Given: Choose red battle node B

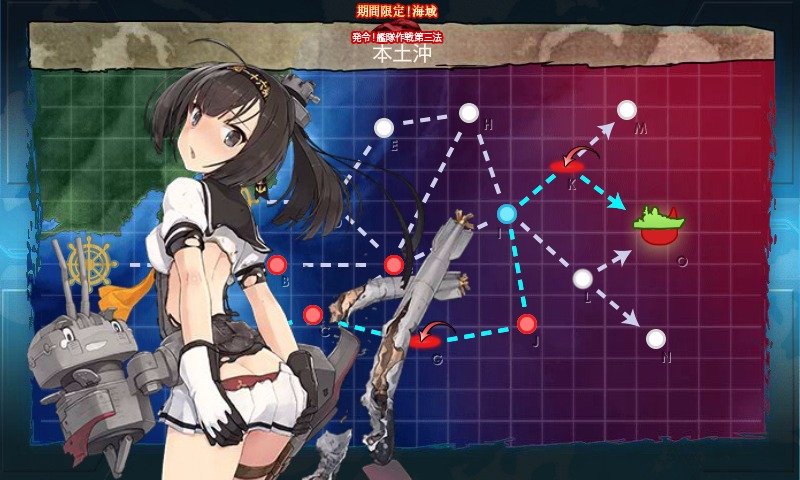Looking at the screenshot, I should click(277, 265).
